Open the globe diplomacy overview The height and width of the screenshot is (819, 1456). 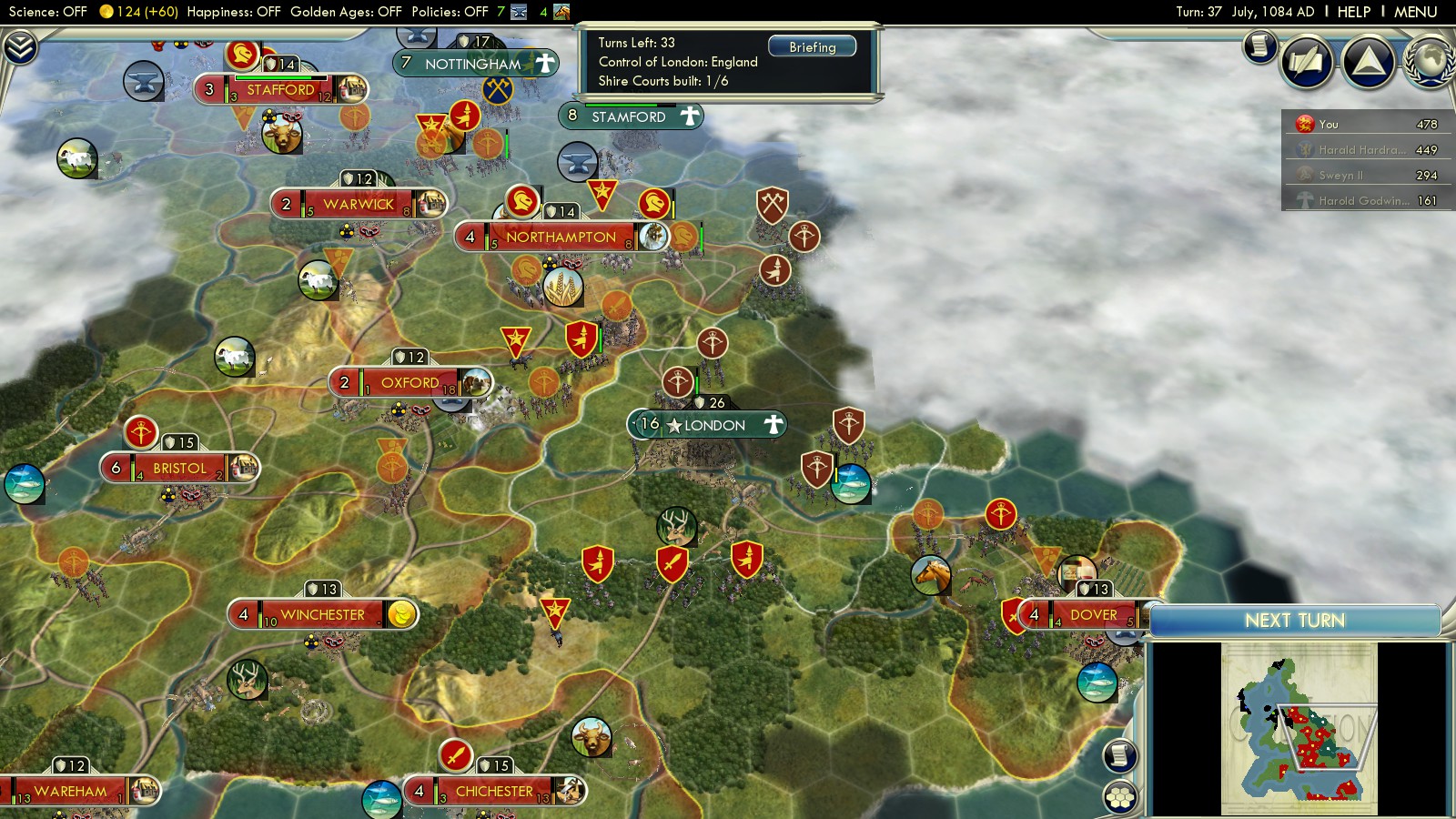coord(1429,61)
